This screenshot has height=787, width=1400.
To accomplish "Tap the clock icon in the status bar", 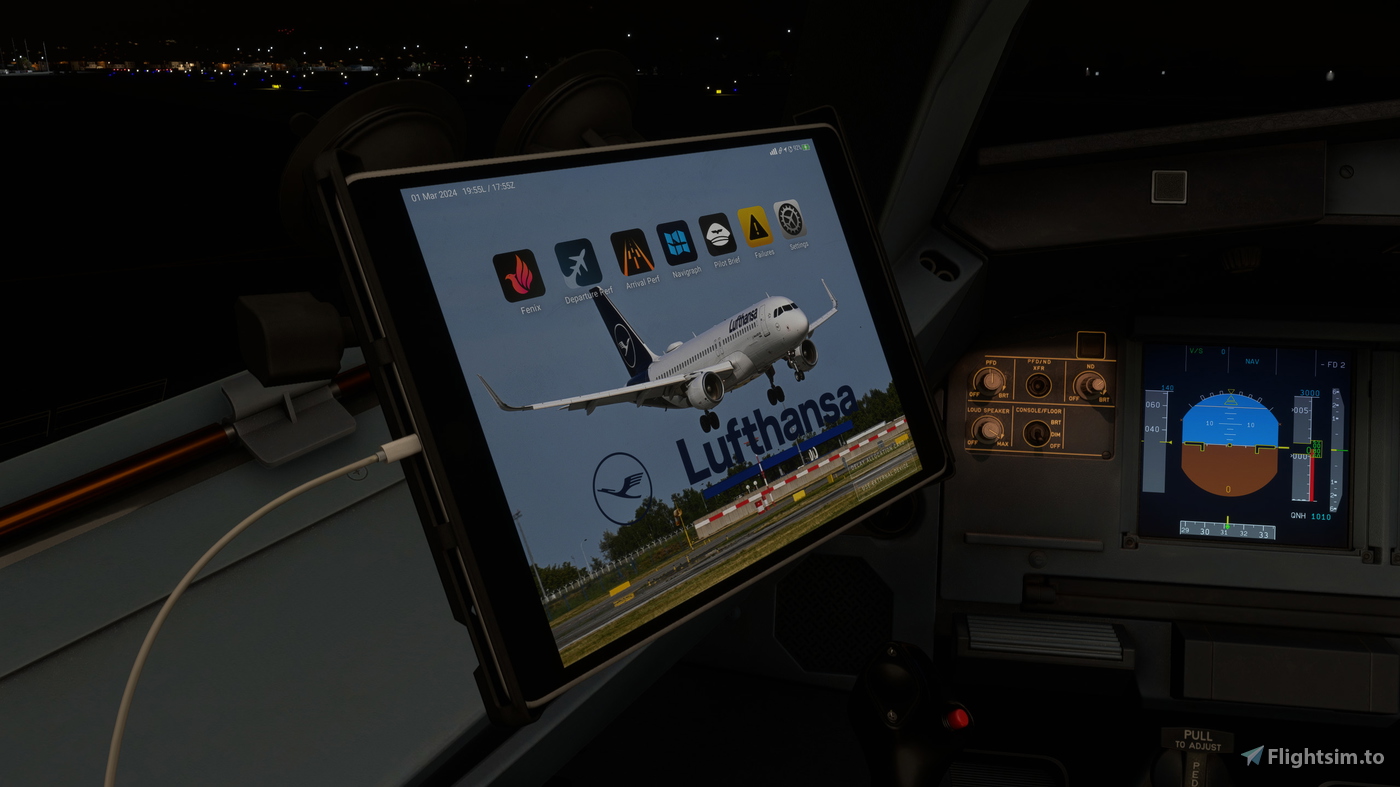I will point(790,150).
